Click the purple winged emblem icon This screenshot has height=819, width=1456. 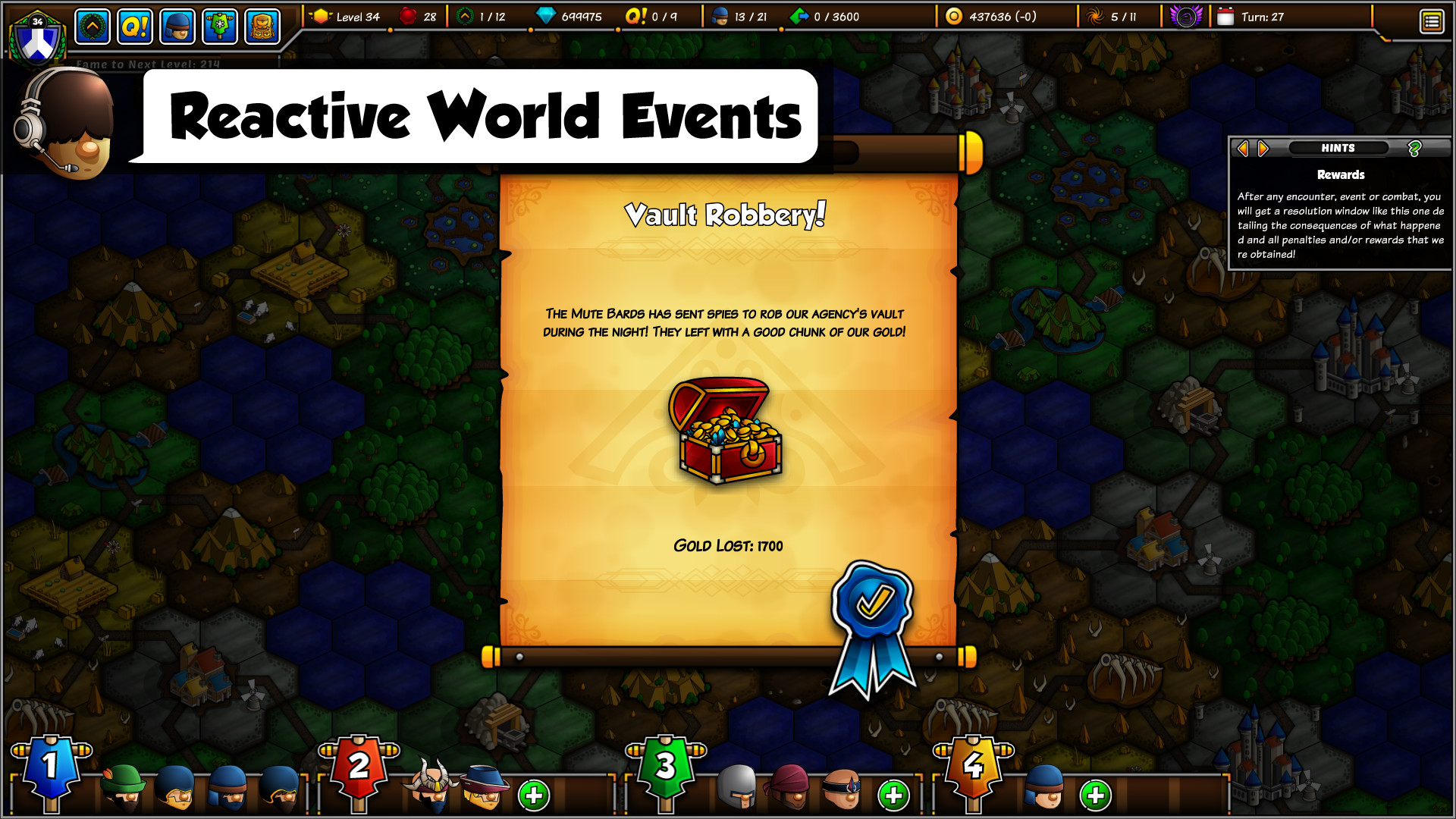1185,16
